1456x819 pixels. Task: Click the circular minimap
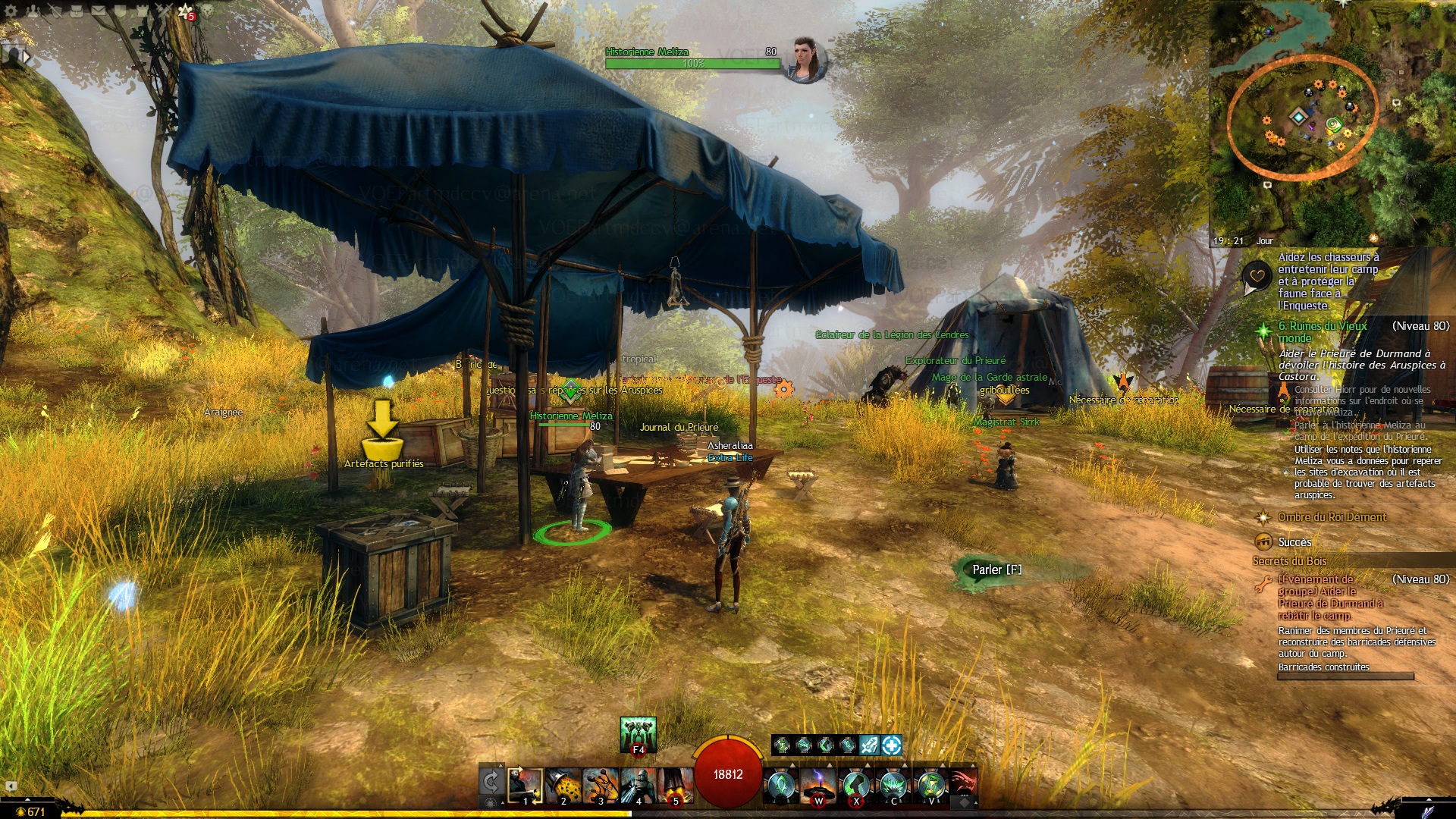[x=1301, y=118]
